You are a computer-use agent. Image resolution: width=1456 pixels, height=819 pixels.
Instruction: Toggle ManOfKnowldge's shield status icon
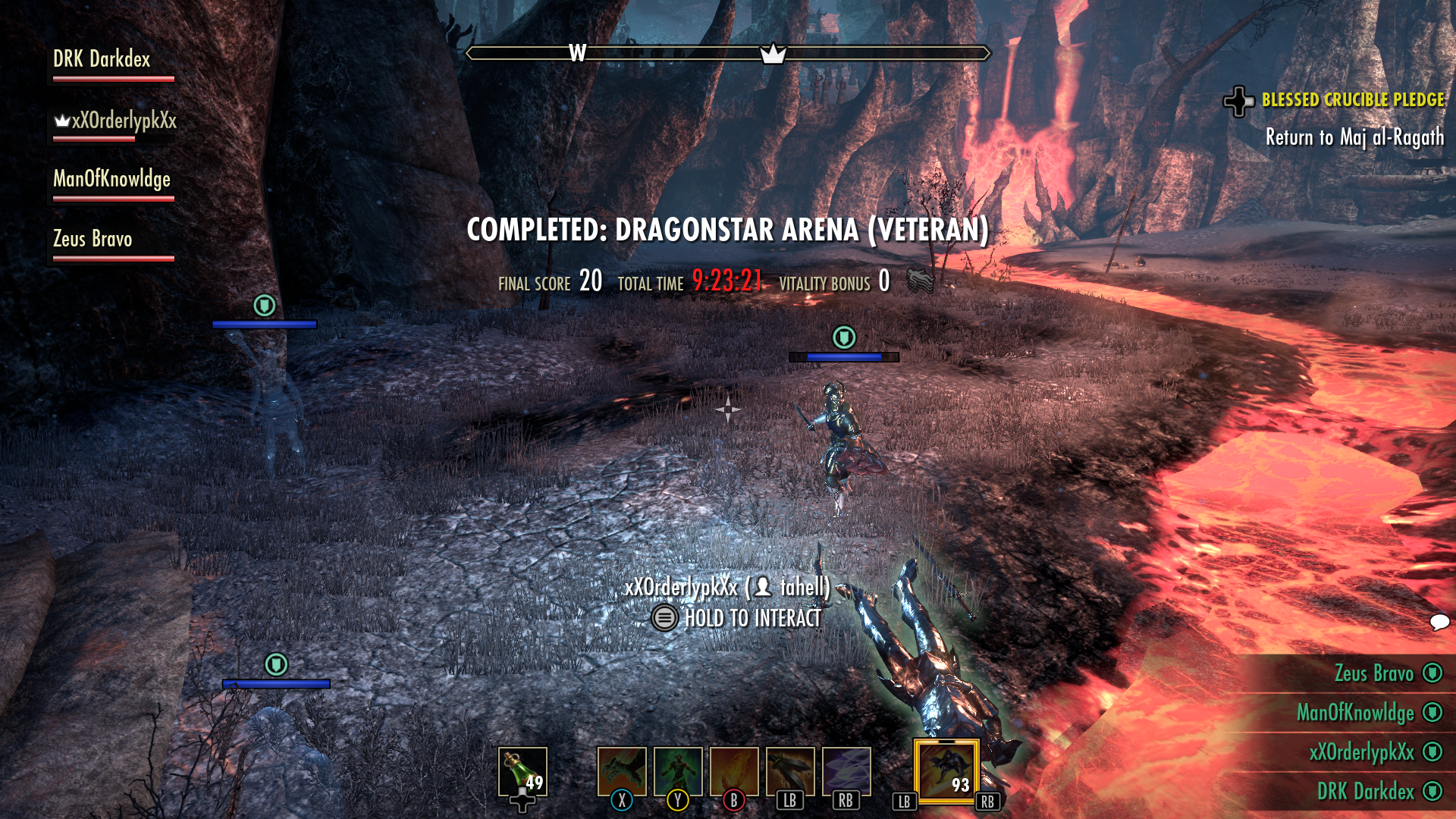click(x=1432, y=713)
